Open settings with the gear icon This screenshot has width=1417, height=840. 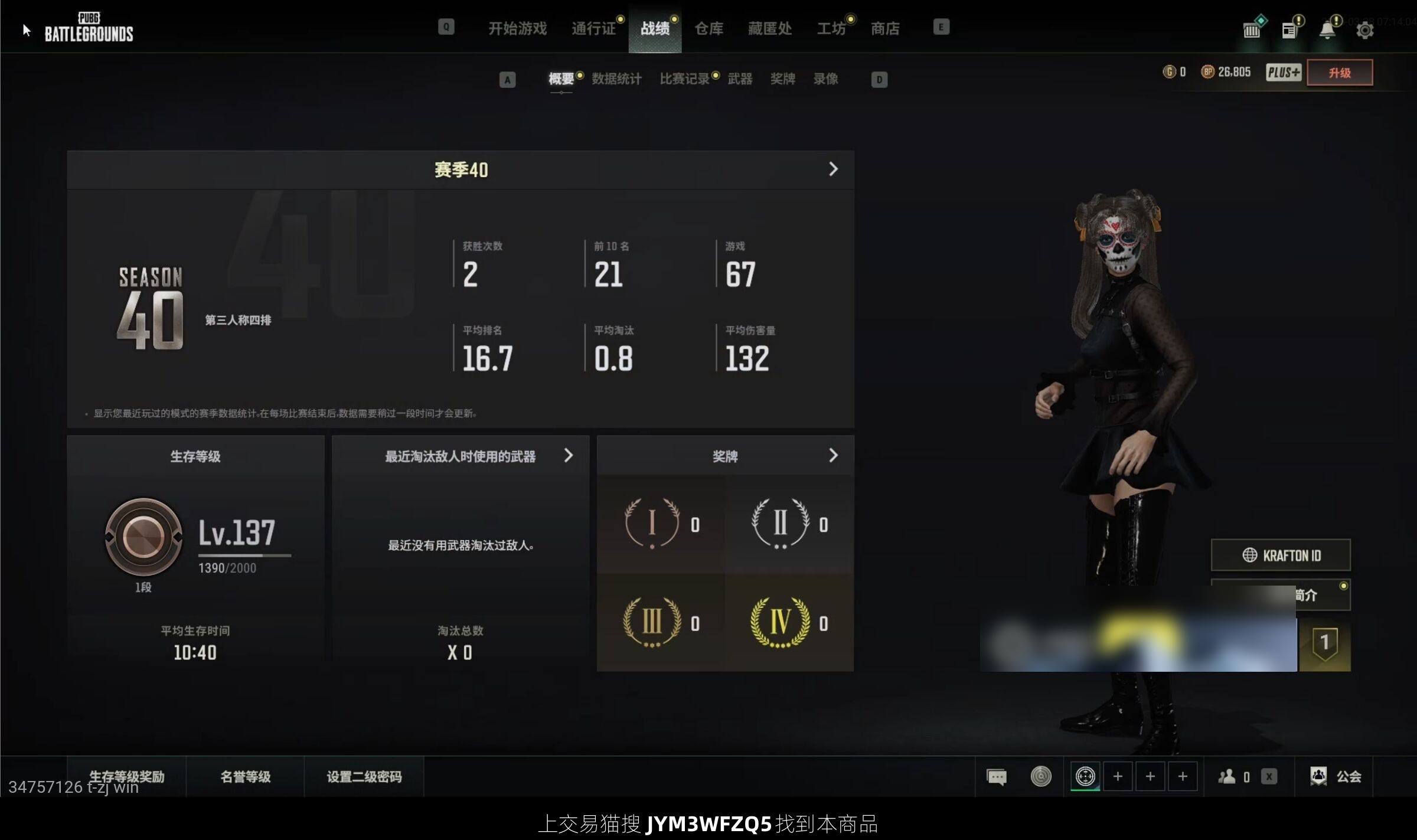tap(1364, 30)
